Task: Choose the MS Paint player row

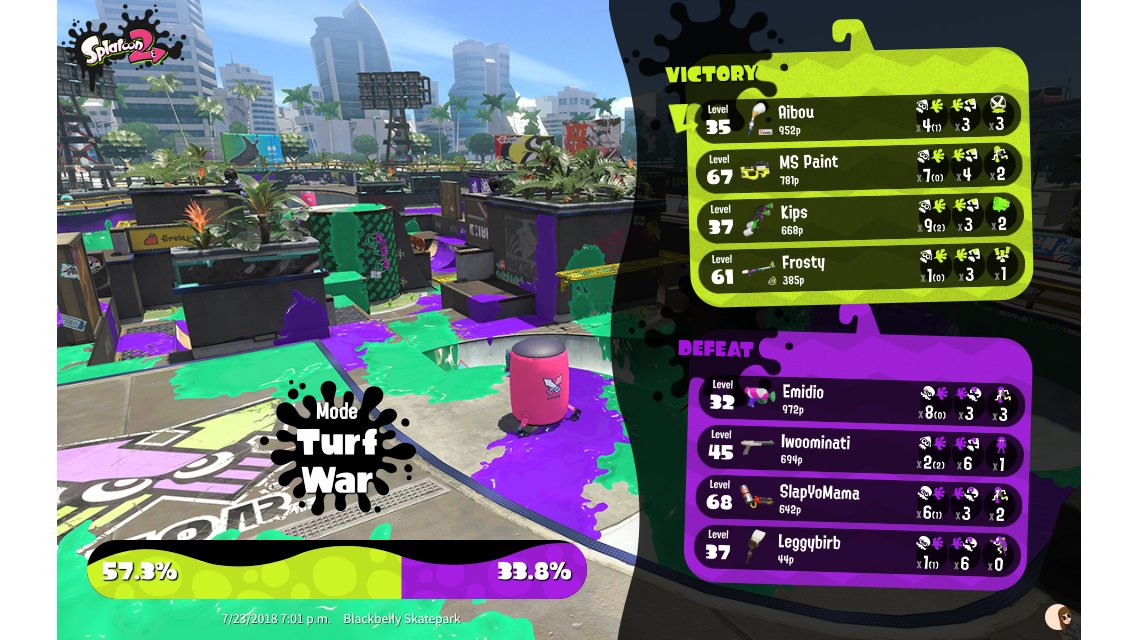Action: point(858,166)
